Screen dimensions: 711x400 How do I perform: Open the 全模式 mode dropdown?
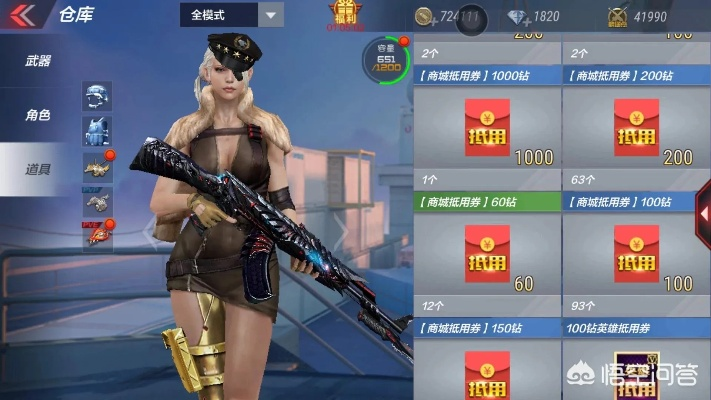pyautogui.click(x=232, y=15)
